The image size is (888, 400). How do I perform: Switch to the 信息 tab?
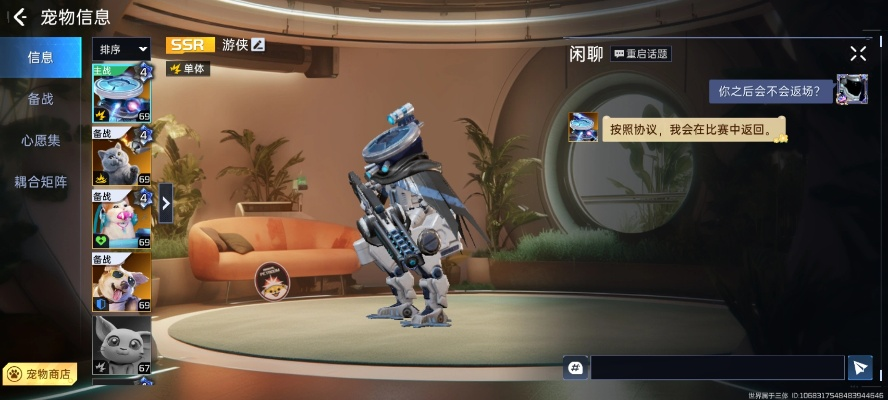coord(40,57)
